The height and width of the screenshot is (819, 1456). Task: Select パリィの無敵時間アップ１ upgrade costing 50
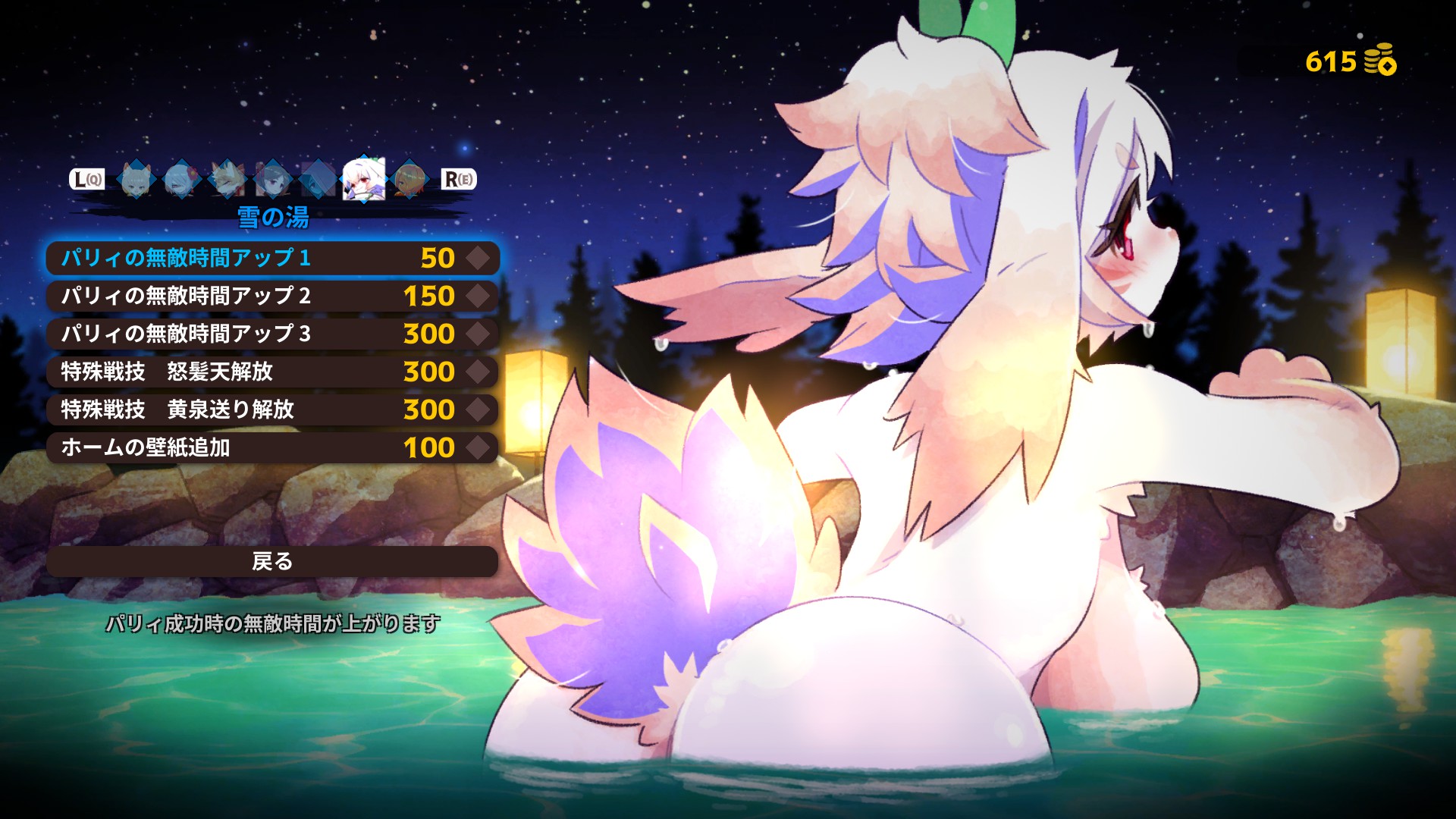pos(271,259)
